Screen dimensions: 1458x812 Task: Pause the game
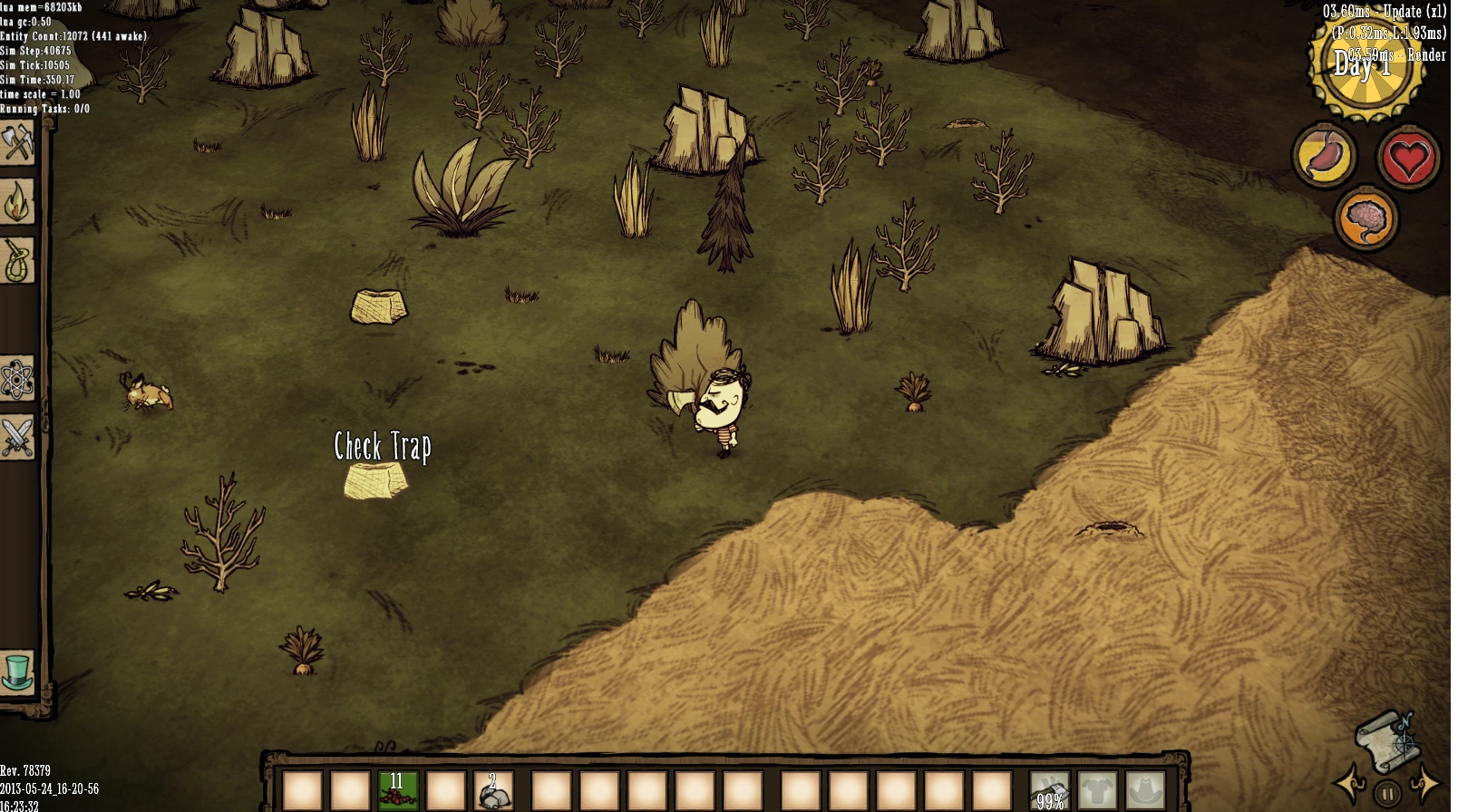pos(1387,794)
